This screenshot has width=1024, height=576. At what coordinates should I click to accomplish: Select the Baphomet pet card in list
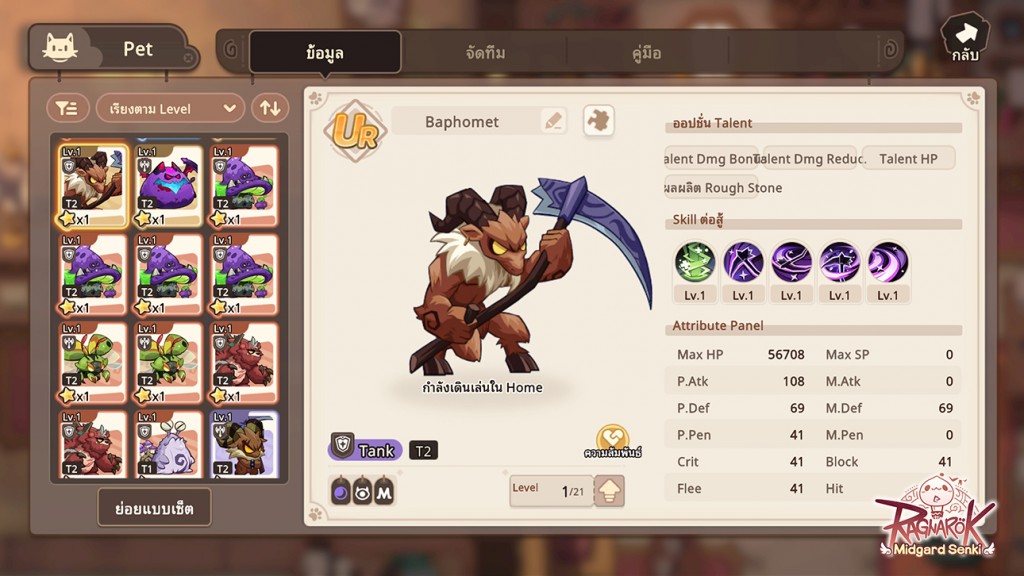point(93,186)
